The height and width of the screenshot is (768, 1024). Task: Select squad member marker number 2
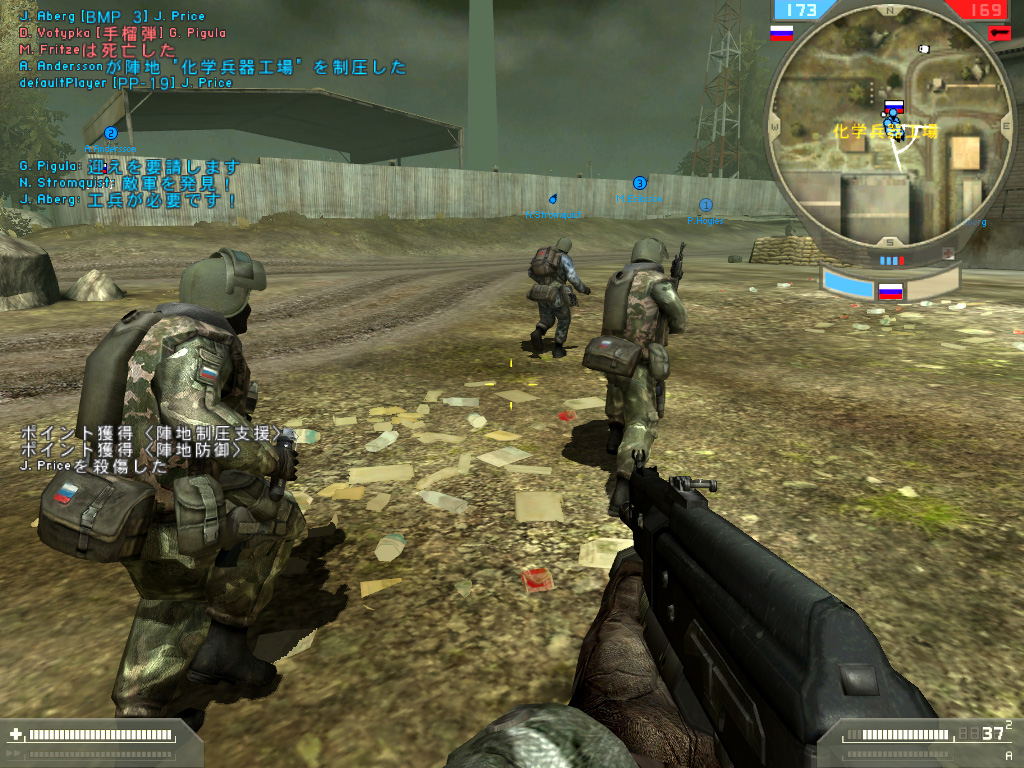click(x=111, y=133)
